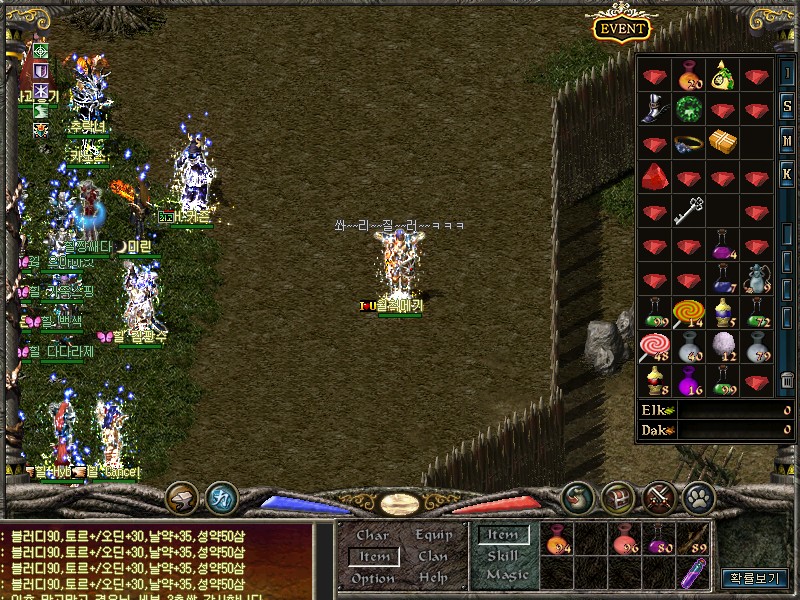The image size is (800, 600).
Task: Click the crossed swords button
Action: coord(659,496)
